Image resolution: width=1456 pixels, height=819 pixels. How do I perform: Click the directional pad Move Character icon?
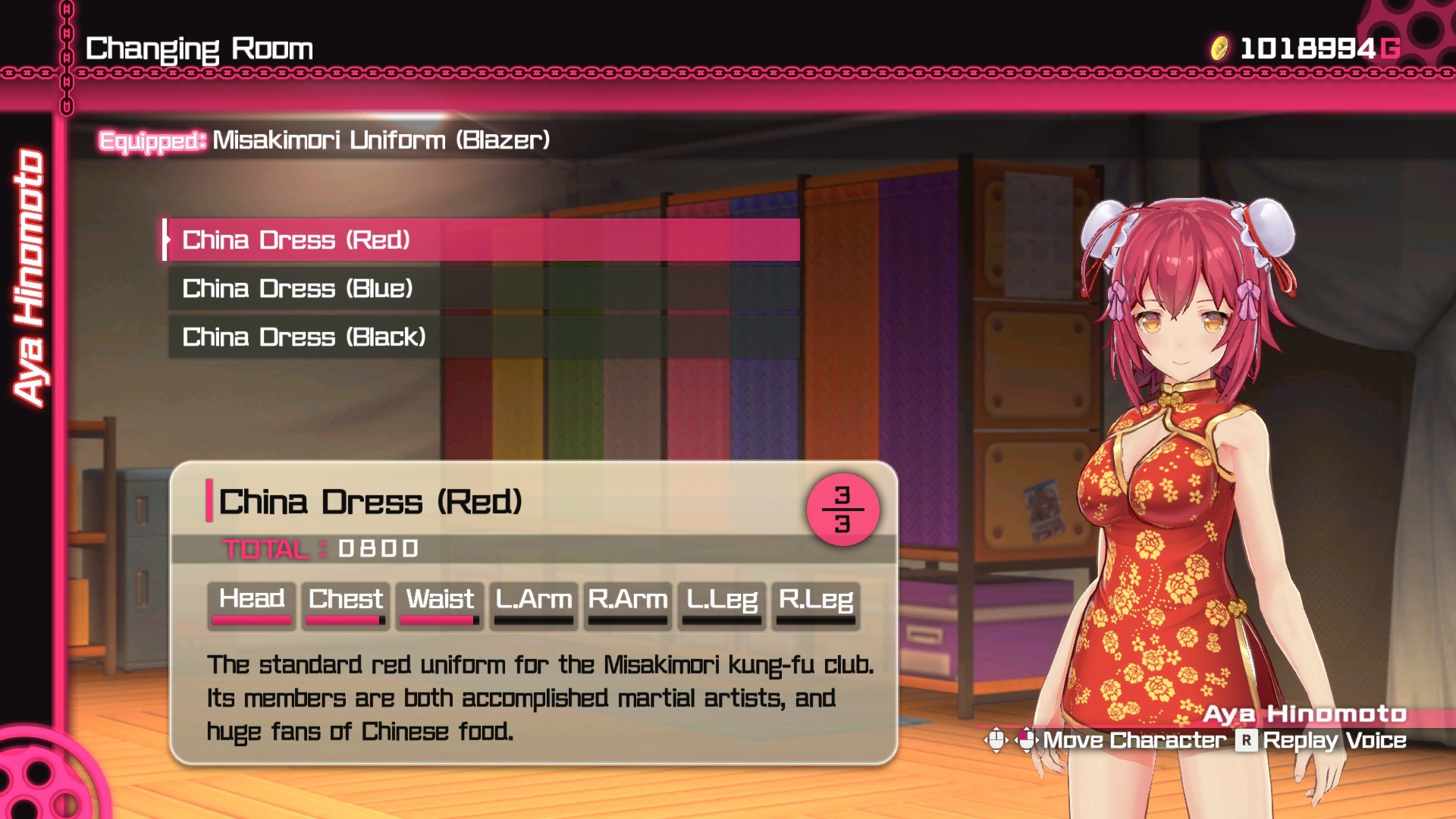[995, 738]
